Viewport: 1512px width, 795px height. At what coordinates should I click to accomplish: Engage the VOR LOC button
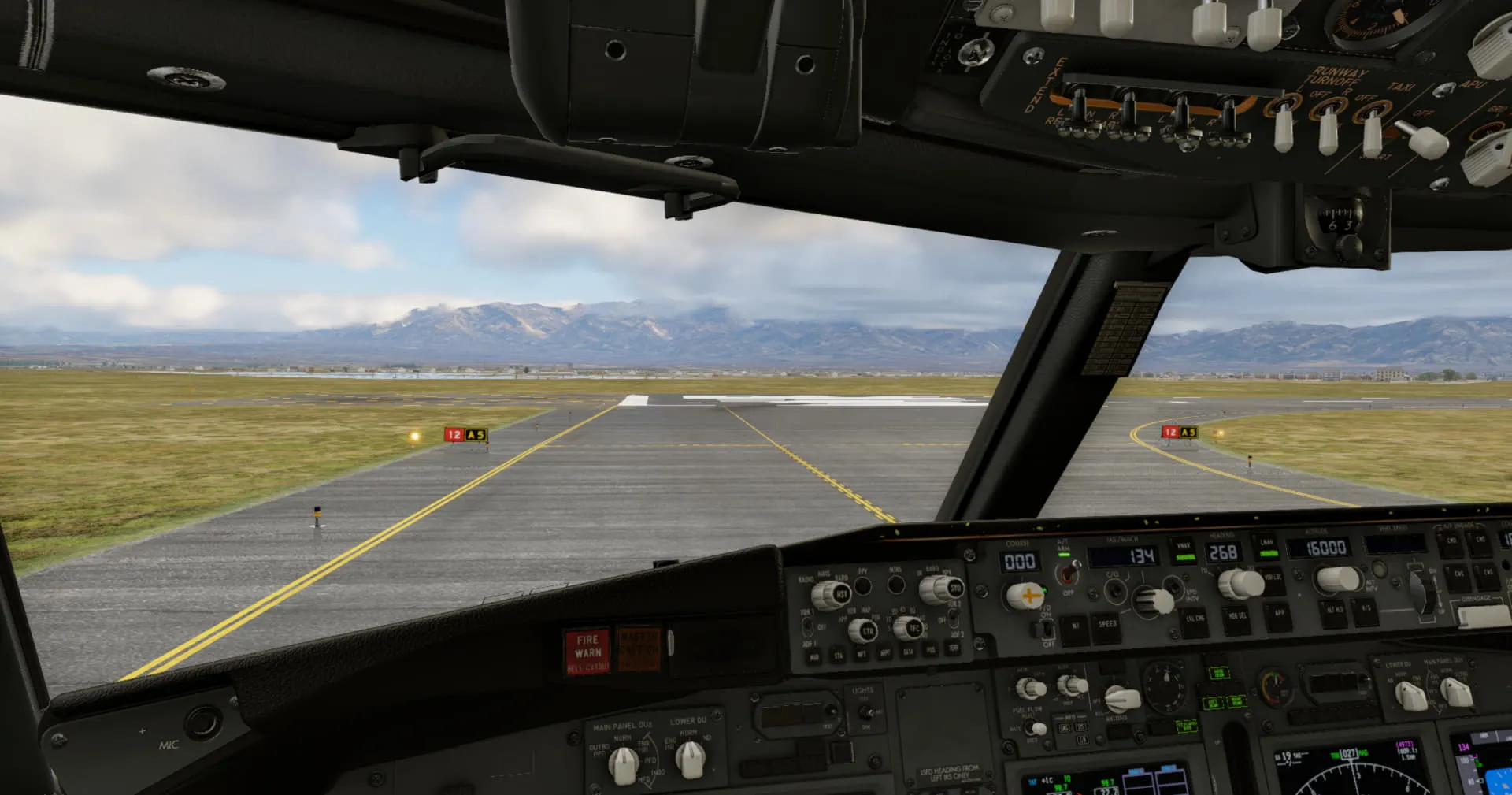(x=1273, y=578)
